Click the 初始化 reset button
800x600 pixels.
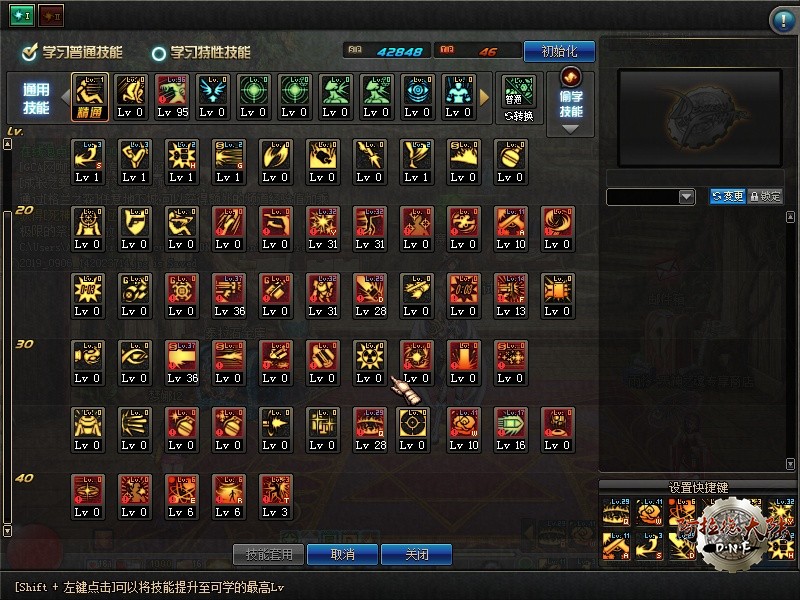559,51
